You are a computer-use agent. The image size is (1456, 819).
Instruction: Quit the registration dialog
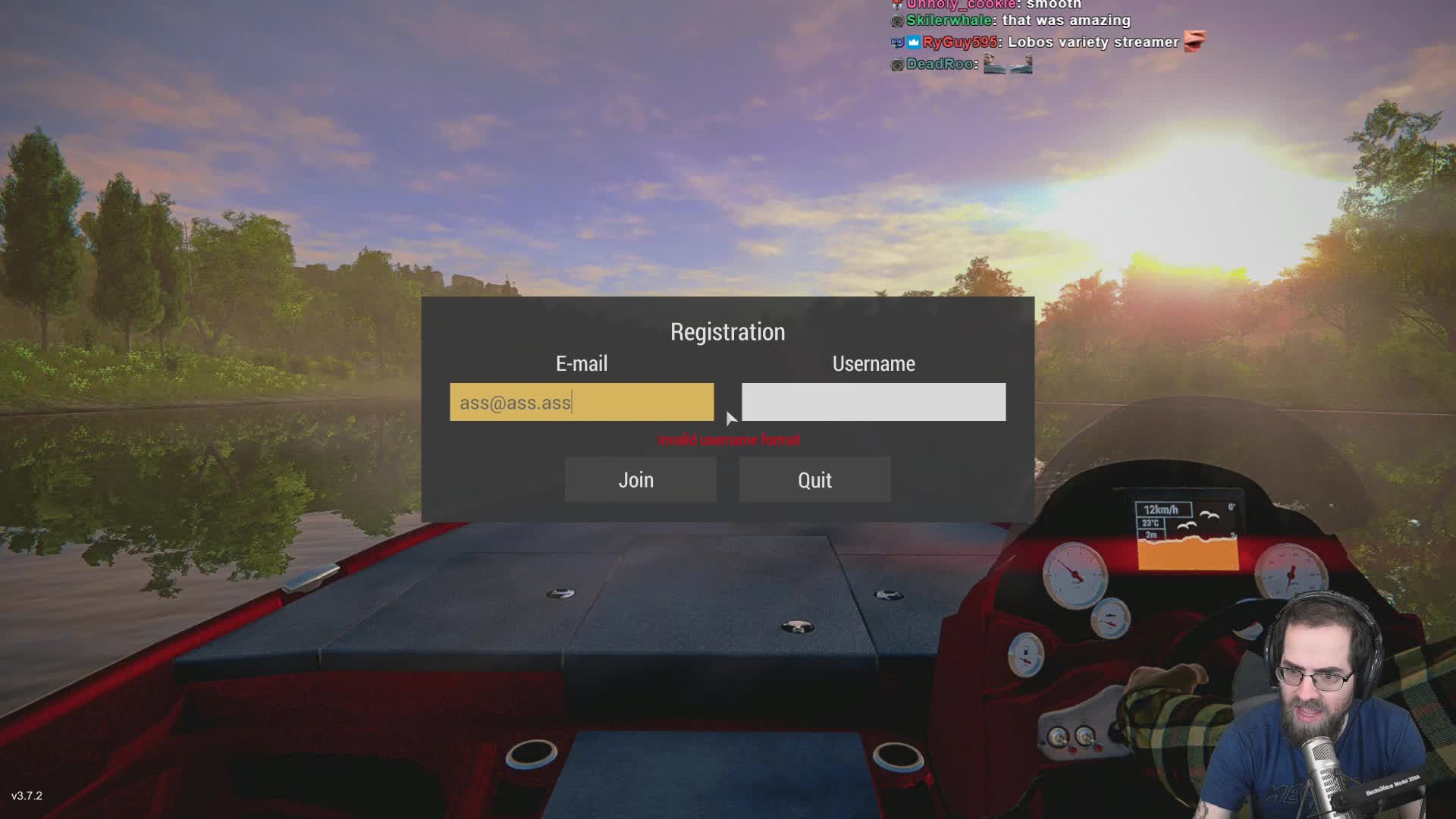[814, 479]
